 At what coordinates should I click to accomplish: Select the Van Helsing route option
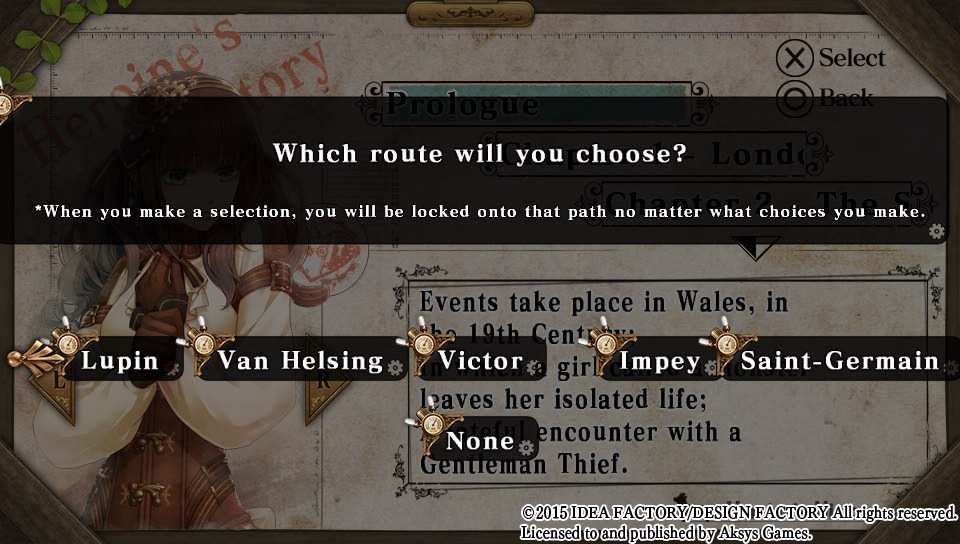[299, 360]
